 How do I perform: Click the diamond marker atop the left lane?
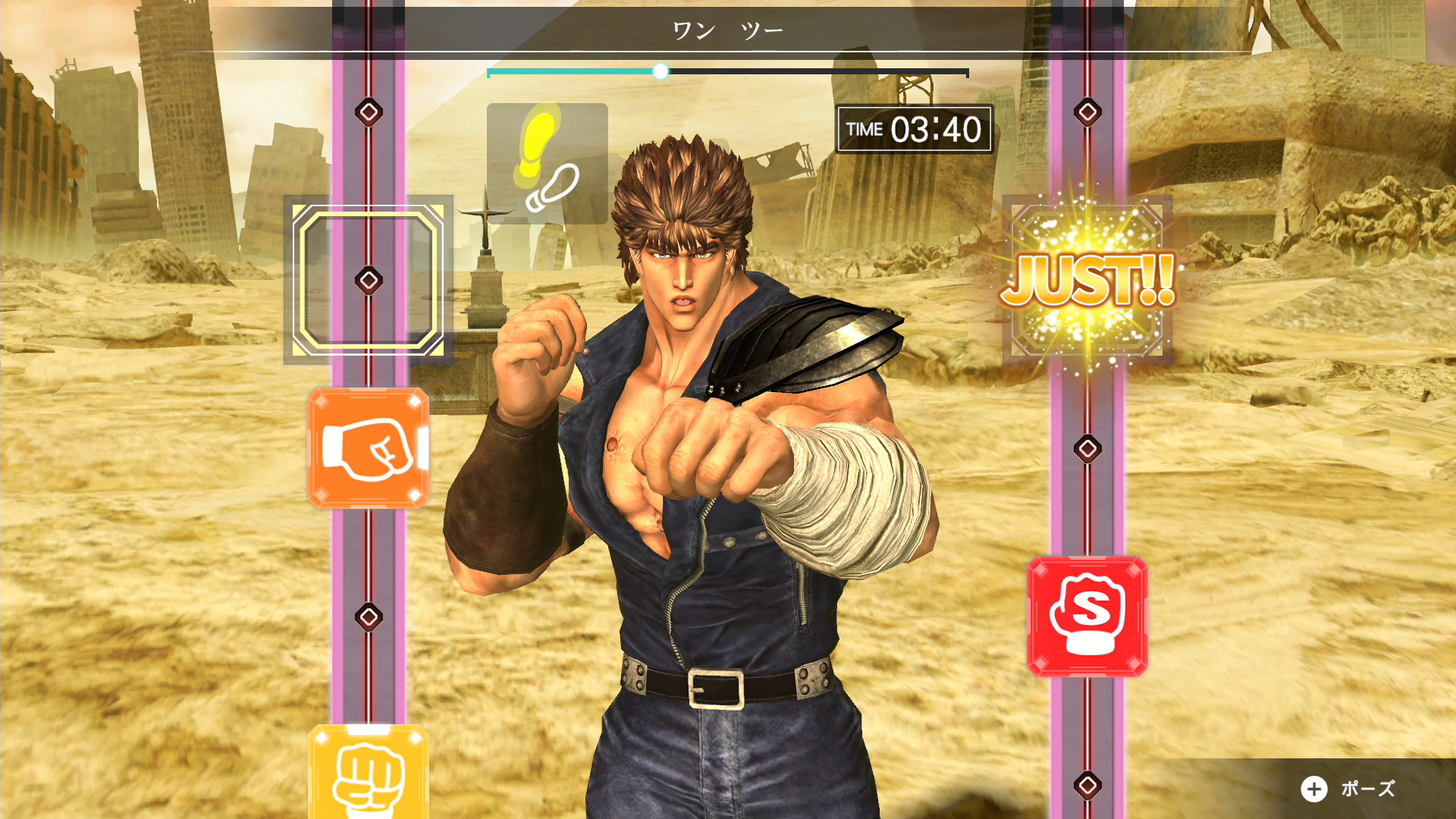coord(369,112)
